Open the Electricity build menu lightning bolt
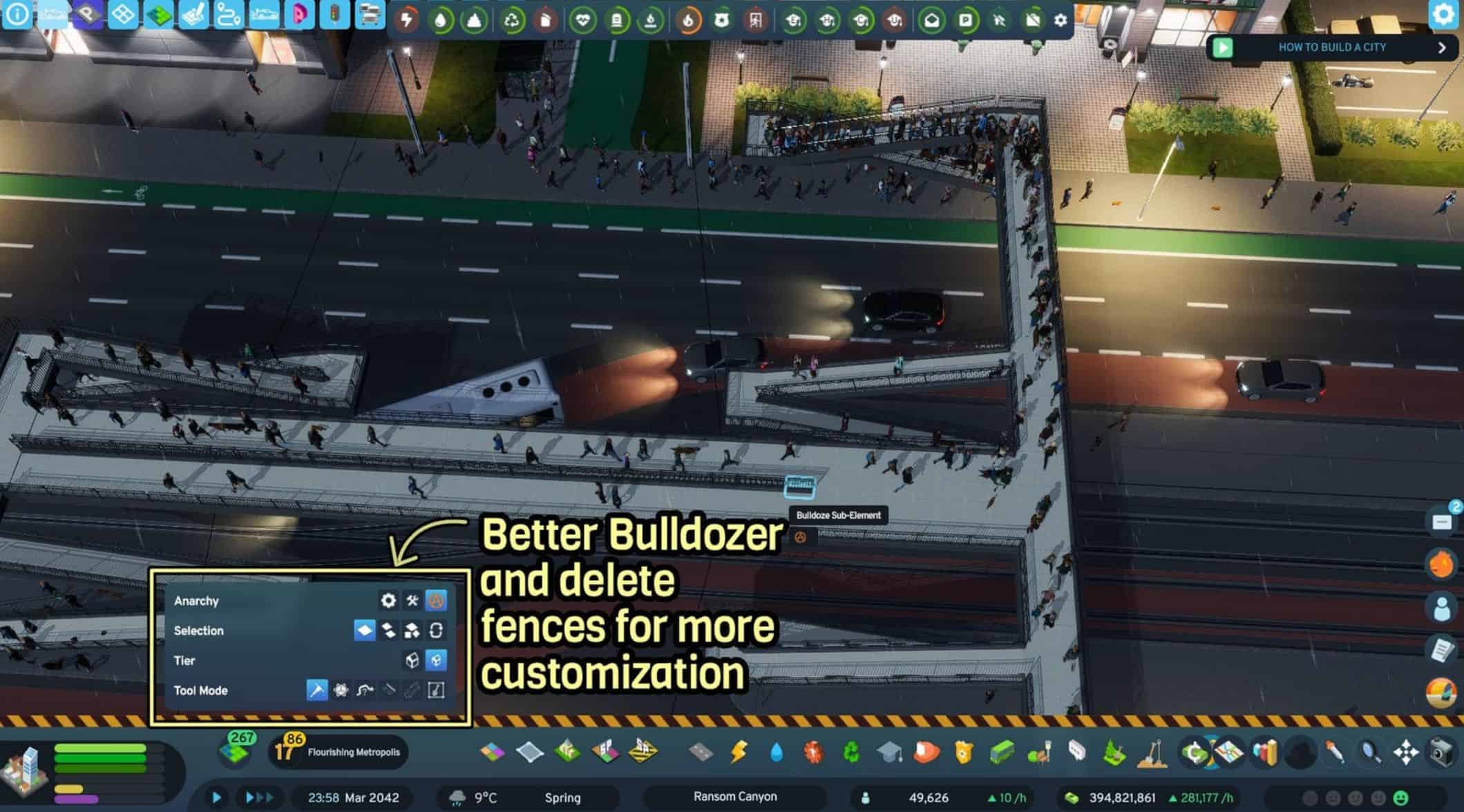 (x=739, y=751)
